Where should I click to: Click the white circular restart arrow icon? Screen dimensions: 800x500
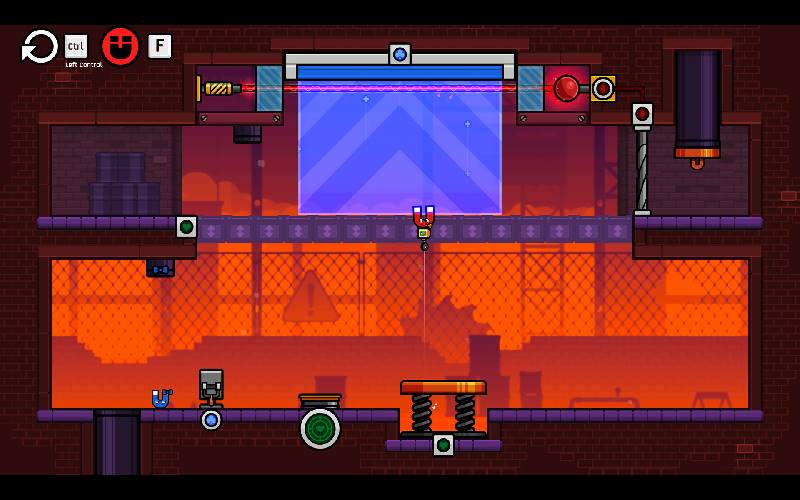tap(40, 46)
